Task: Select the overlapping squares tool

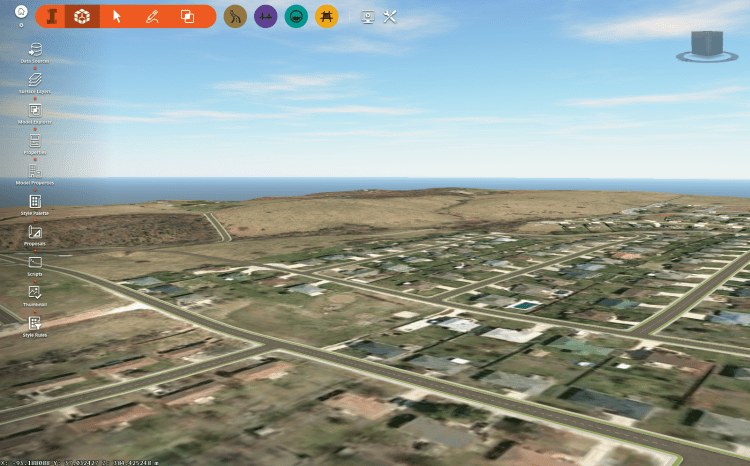Action: 187,16
